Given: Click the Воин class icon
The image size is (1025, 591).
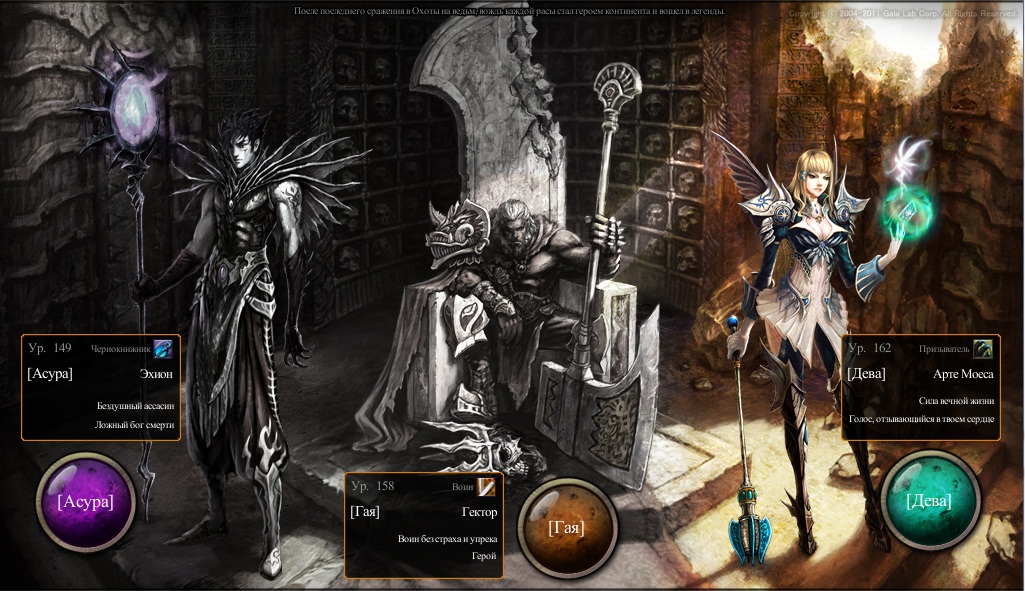Looking at the screenshot, I should 486,487.
